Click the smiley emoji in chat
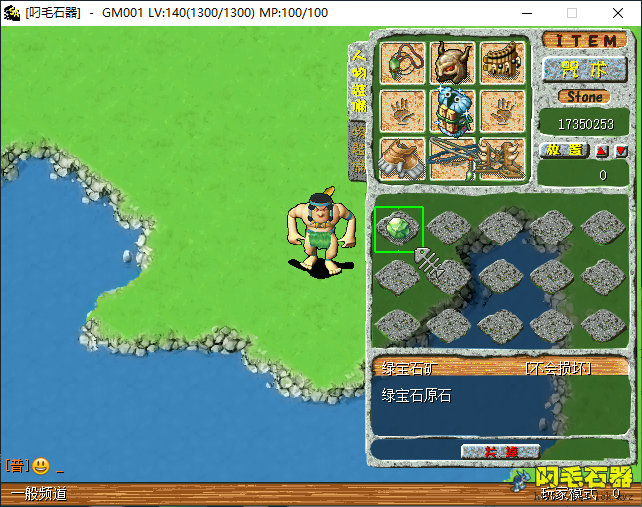The height and width of the screenshot is (507, 642). (x=41, y=466)
